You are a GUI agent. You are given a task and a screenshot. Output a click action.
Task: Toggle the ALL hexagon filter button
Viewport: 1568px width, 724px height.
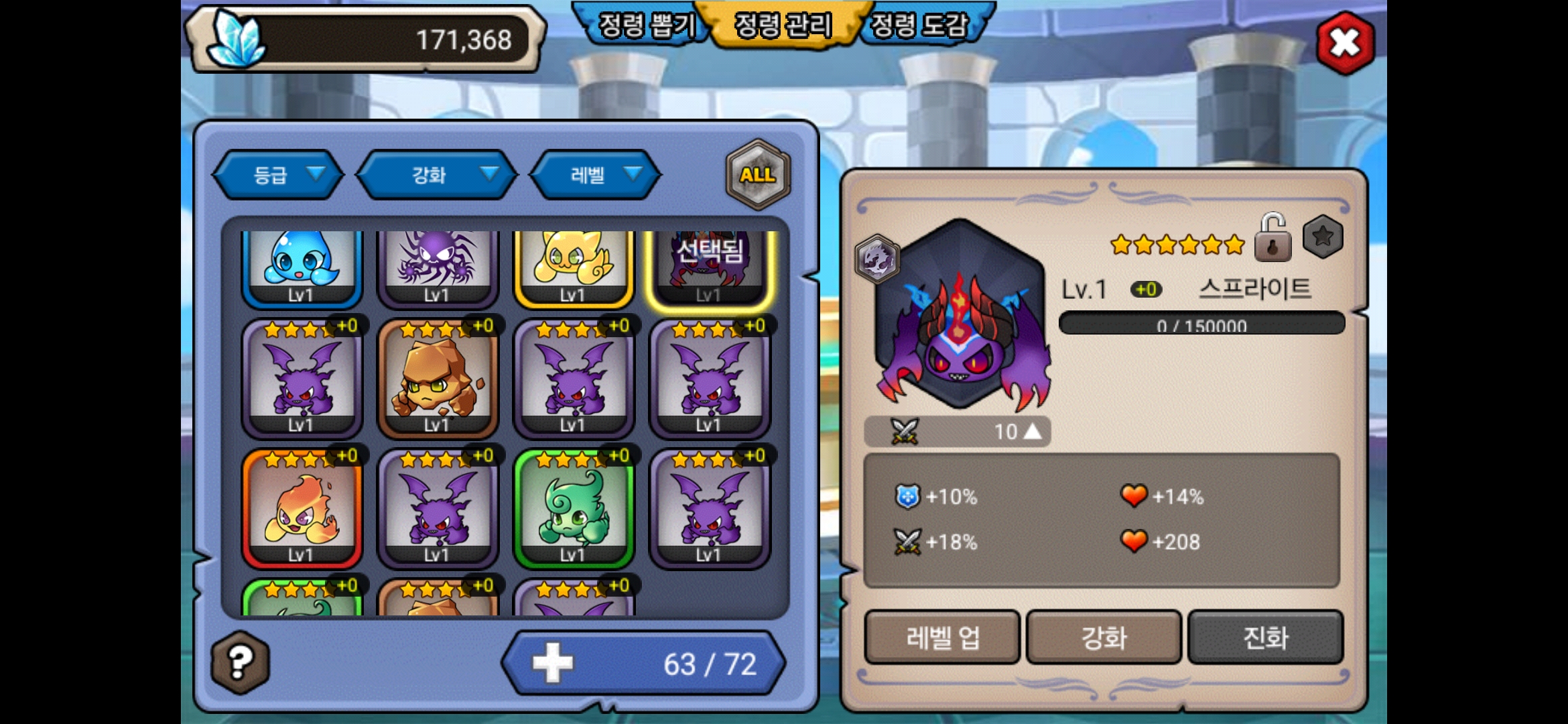click(758, 174)
